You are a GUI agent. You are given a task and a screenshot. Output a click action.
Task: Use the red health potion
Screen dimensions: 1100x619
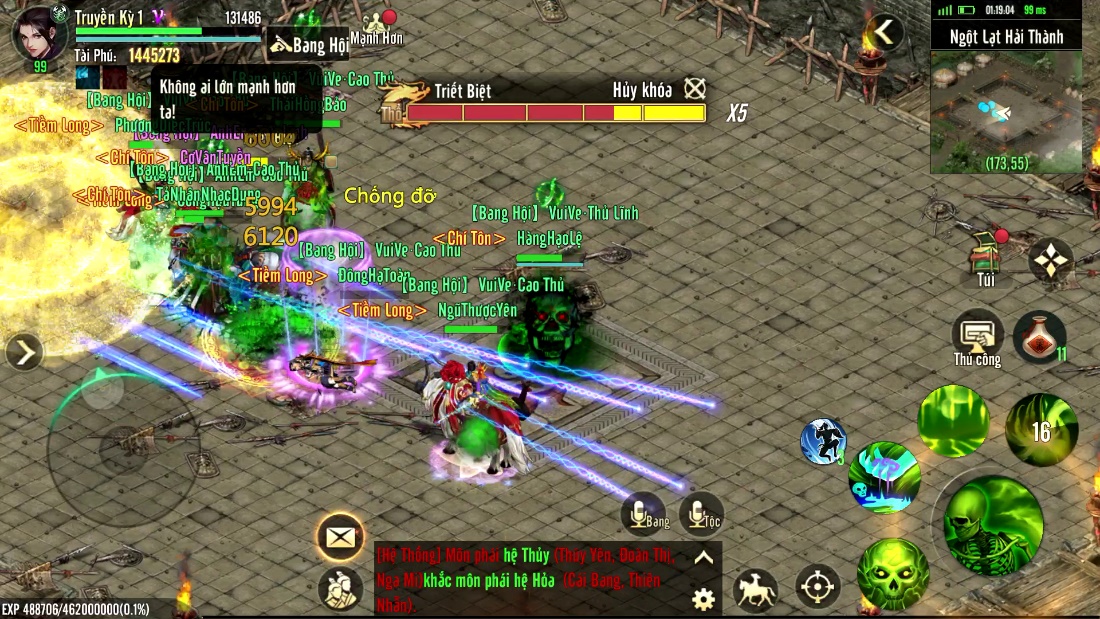[x=1038, y=336]
